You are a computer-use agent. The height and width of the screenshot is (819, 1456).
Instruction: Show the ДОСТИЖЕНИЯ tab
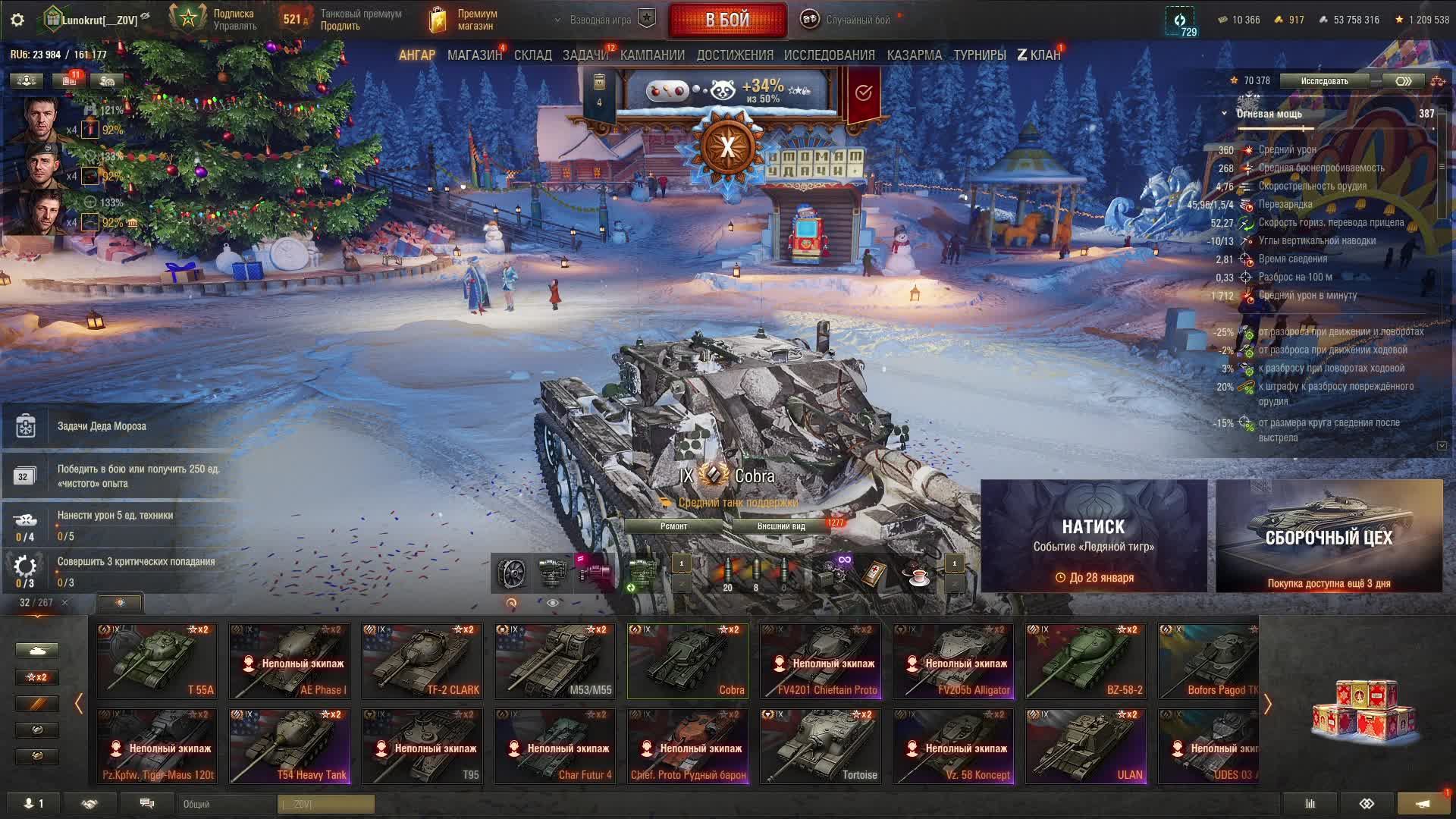735,55
